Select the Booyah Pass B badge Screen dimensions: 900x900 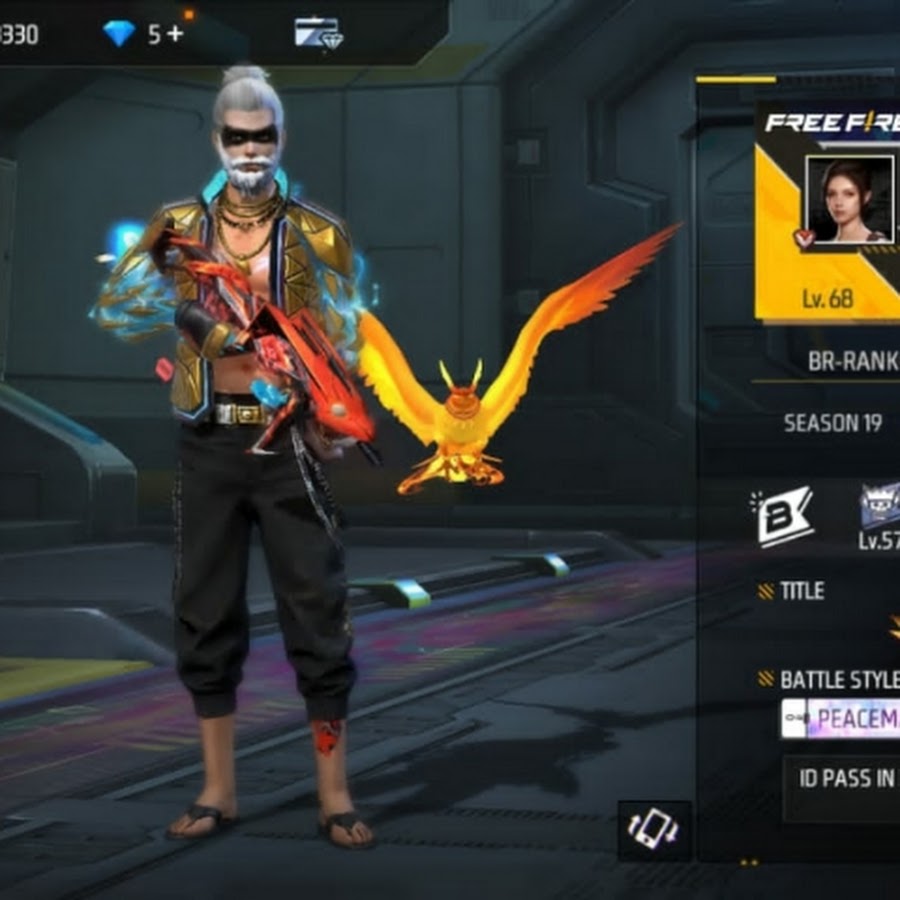pyautogui.click(x=783, y=515)
